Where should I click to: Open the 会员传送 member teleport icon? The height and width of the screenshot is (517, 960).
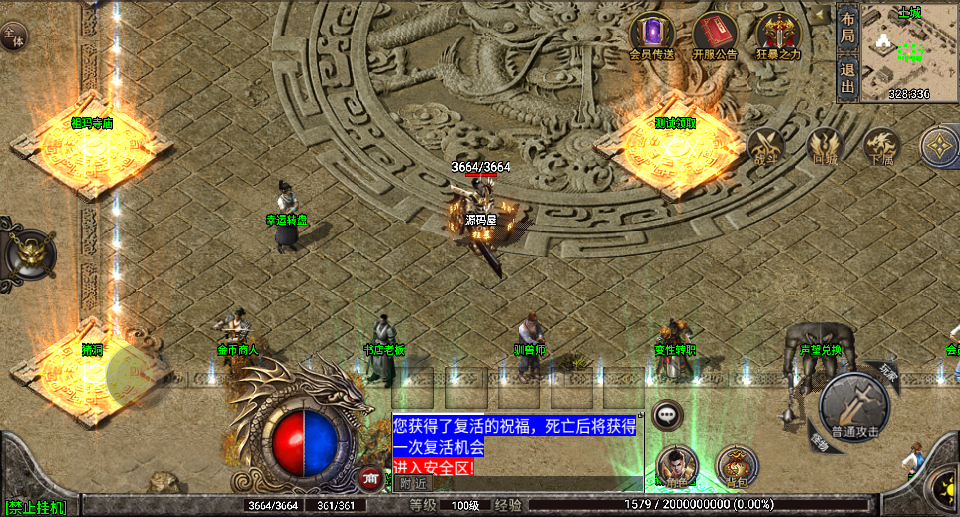[x=652, y=32]
